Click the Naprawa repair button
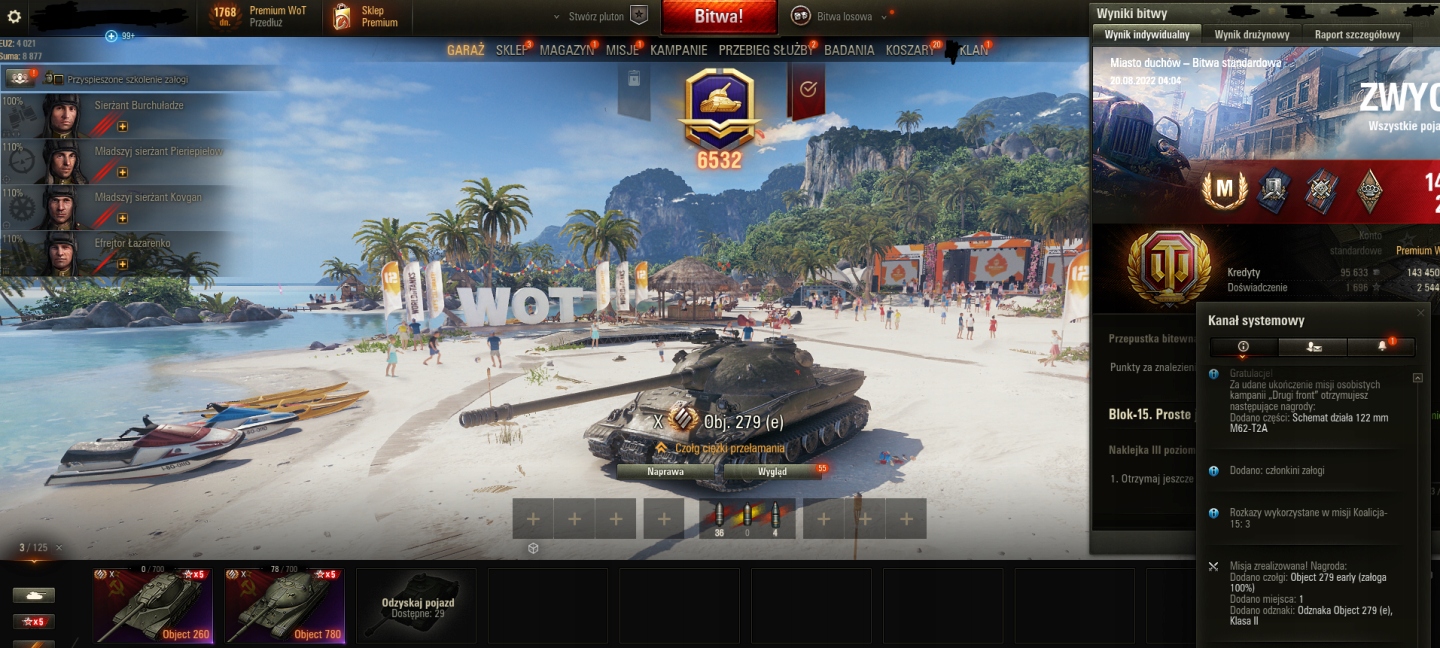The width and height of the screenshot is (1440, 648). click(665, 471)
